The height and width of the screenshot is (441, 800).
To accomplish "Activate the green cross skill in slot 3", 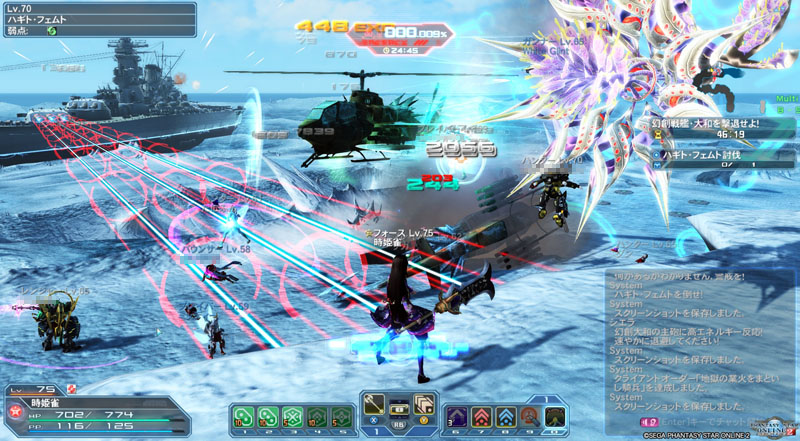I will coord(293,416).
